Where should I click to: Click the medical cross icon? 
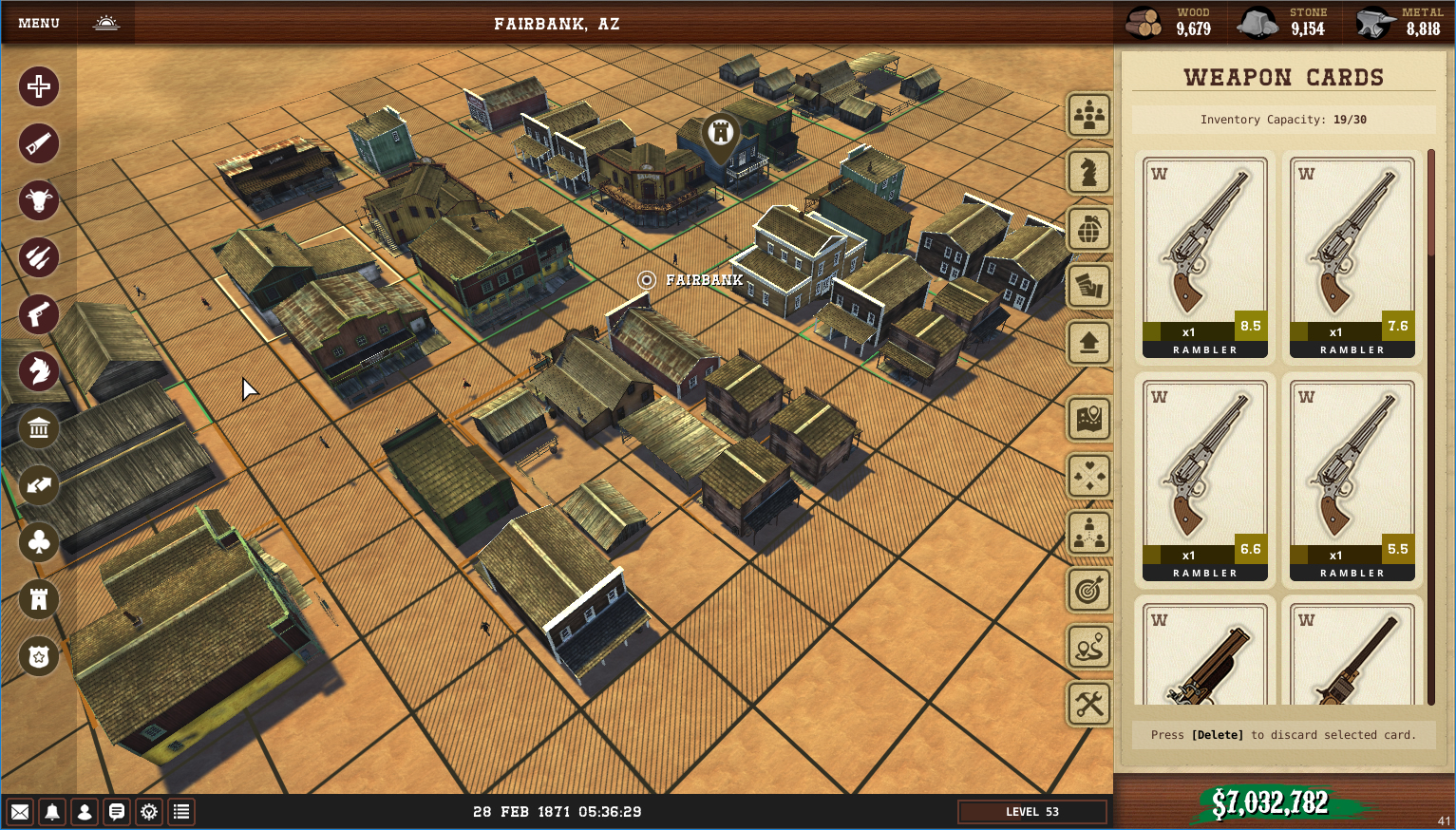[x=39, y=86]
